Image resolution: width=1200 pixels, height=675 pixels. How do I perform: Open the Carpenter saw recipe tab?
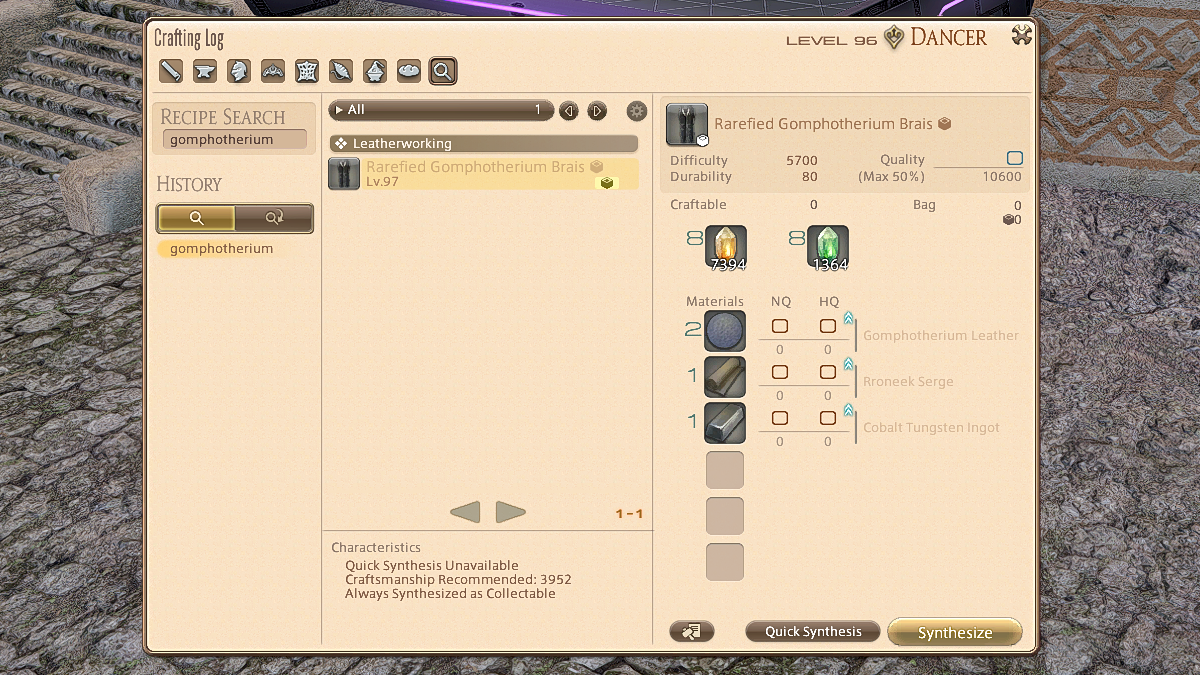pos(171,71)
